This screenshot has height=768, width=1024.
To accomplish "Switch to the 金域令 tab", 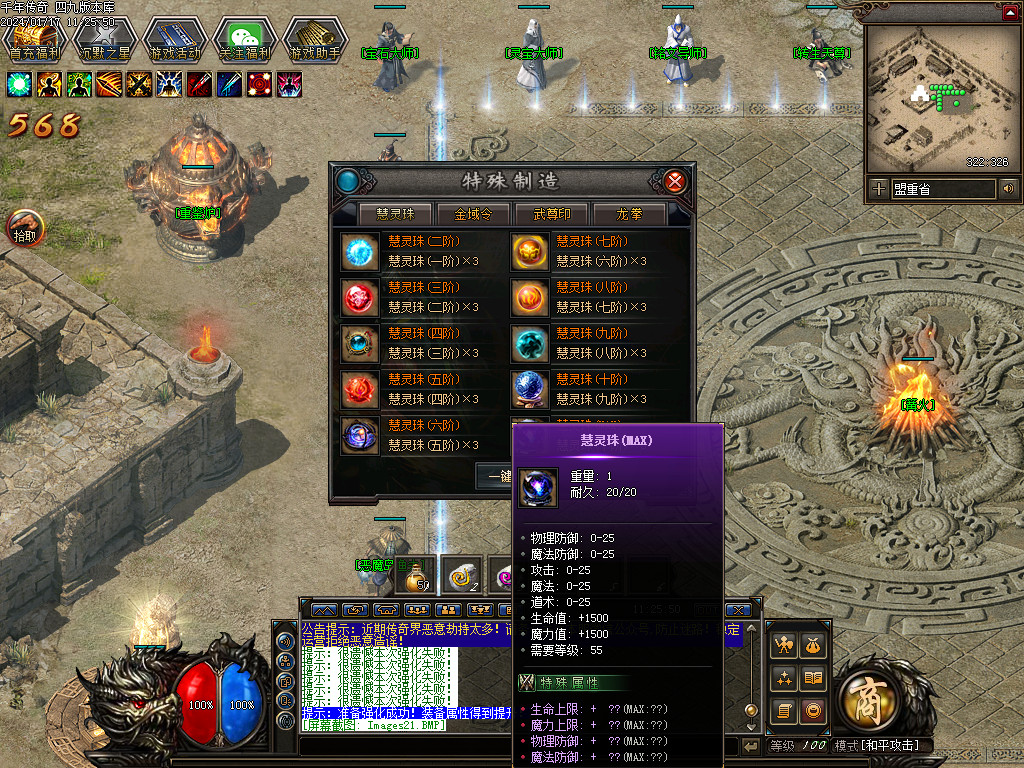I will (473, 214).
